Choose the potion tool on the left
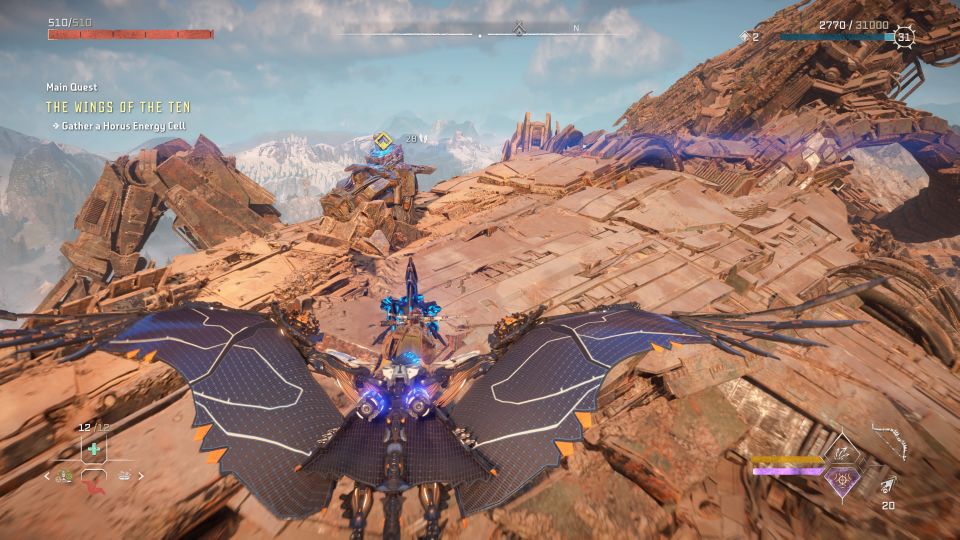This screenshot has width=960, height=540. [64, 476]
